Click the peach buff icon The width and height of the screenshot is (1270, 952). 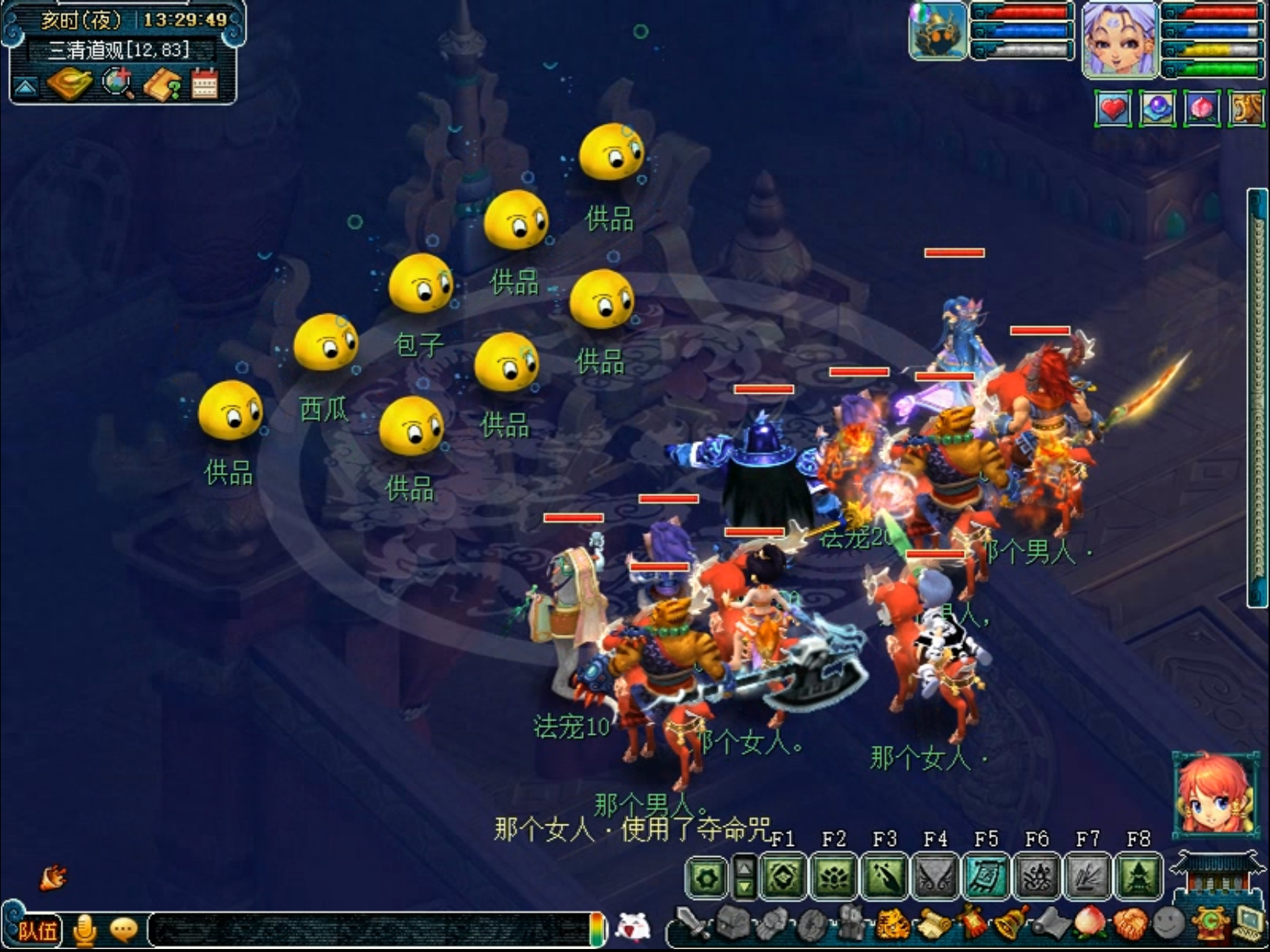pyautogui.click(x=1201, y=110)
